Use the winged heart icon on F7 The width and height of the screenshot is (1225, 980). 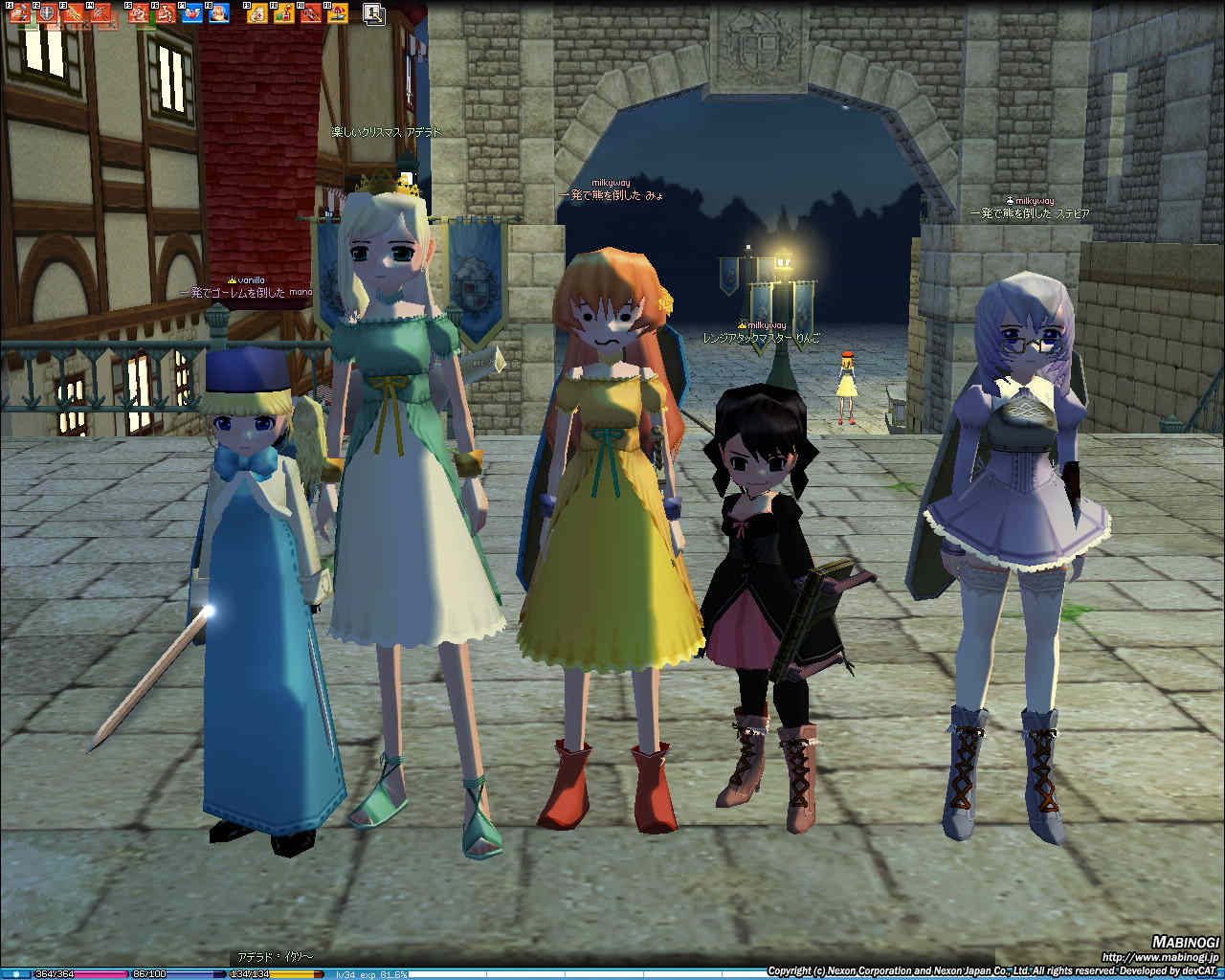tap(191, 13)
